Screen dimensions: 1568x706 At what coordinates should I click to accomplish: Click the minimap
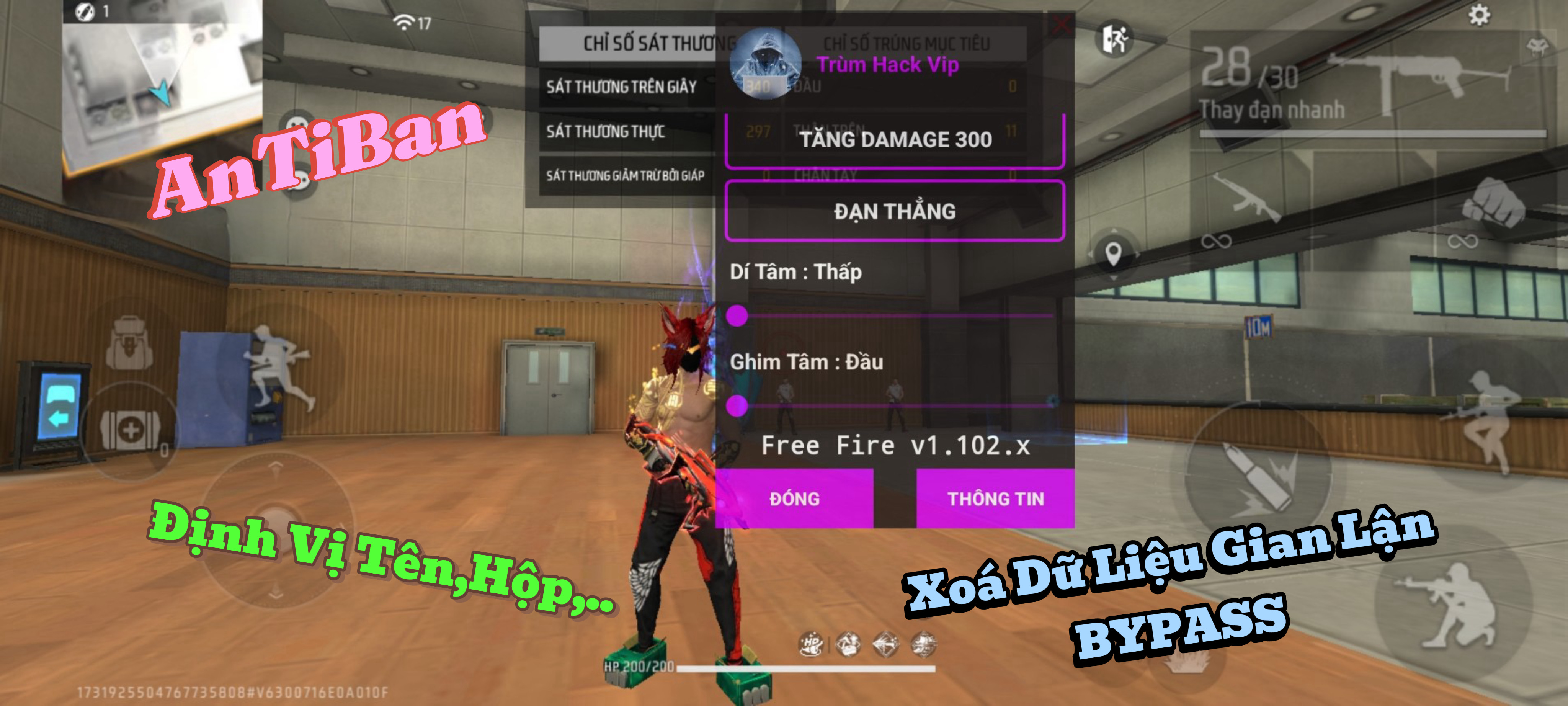coord(161,79)
